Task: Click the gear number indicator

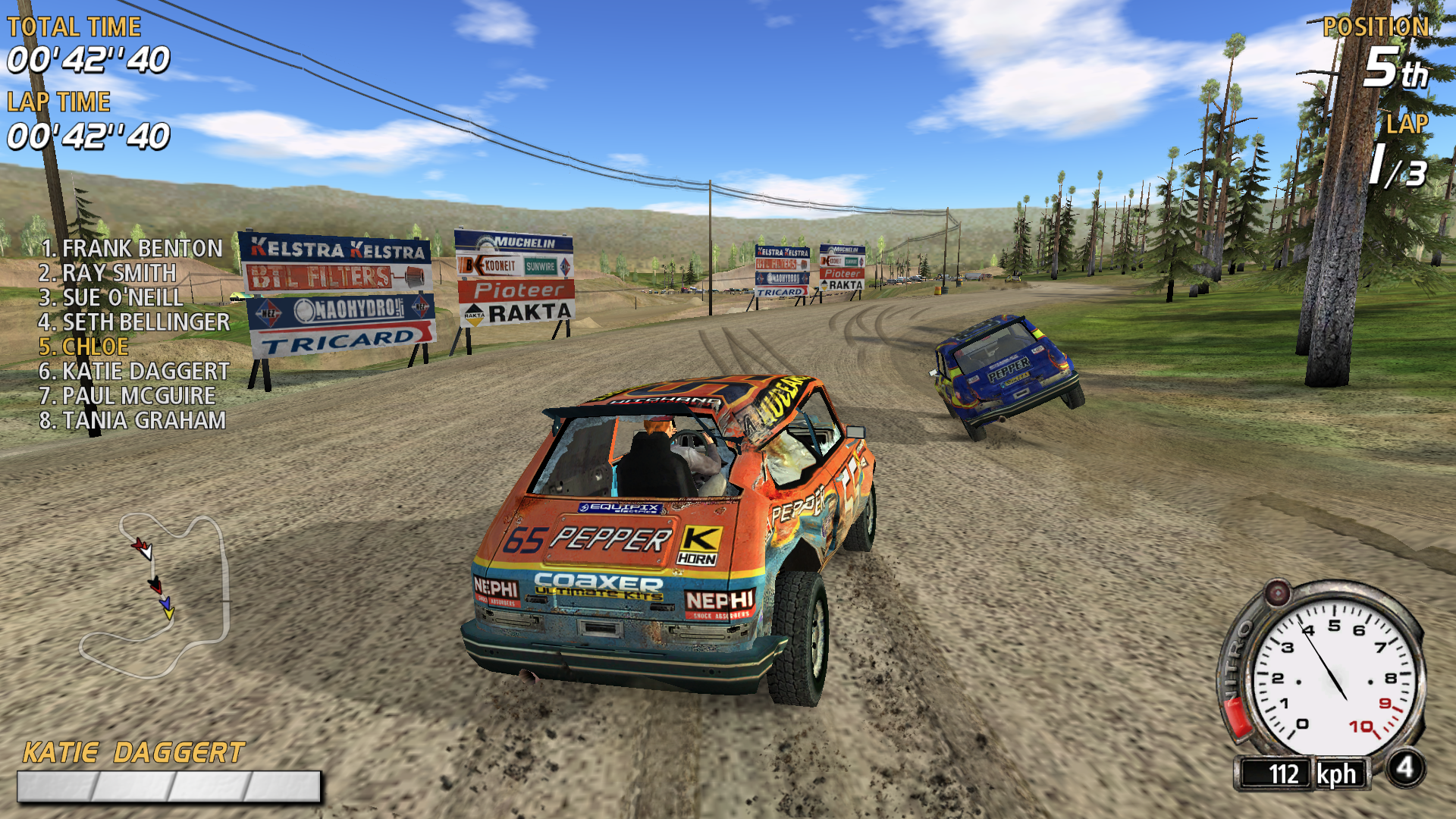Action: pyautogui.click(x=1405, y=768)
